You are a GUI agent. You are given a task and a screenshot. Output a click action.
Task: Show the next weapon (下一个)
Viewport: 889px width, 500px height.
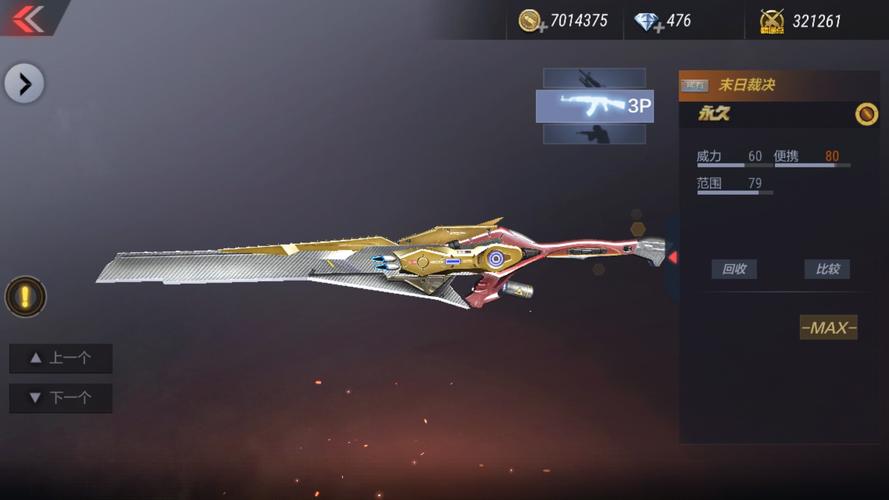coord(61,398)
